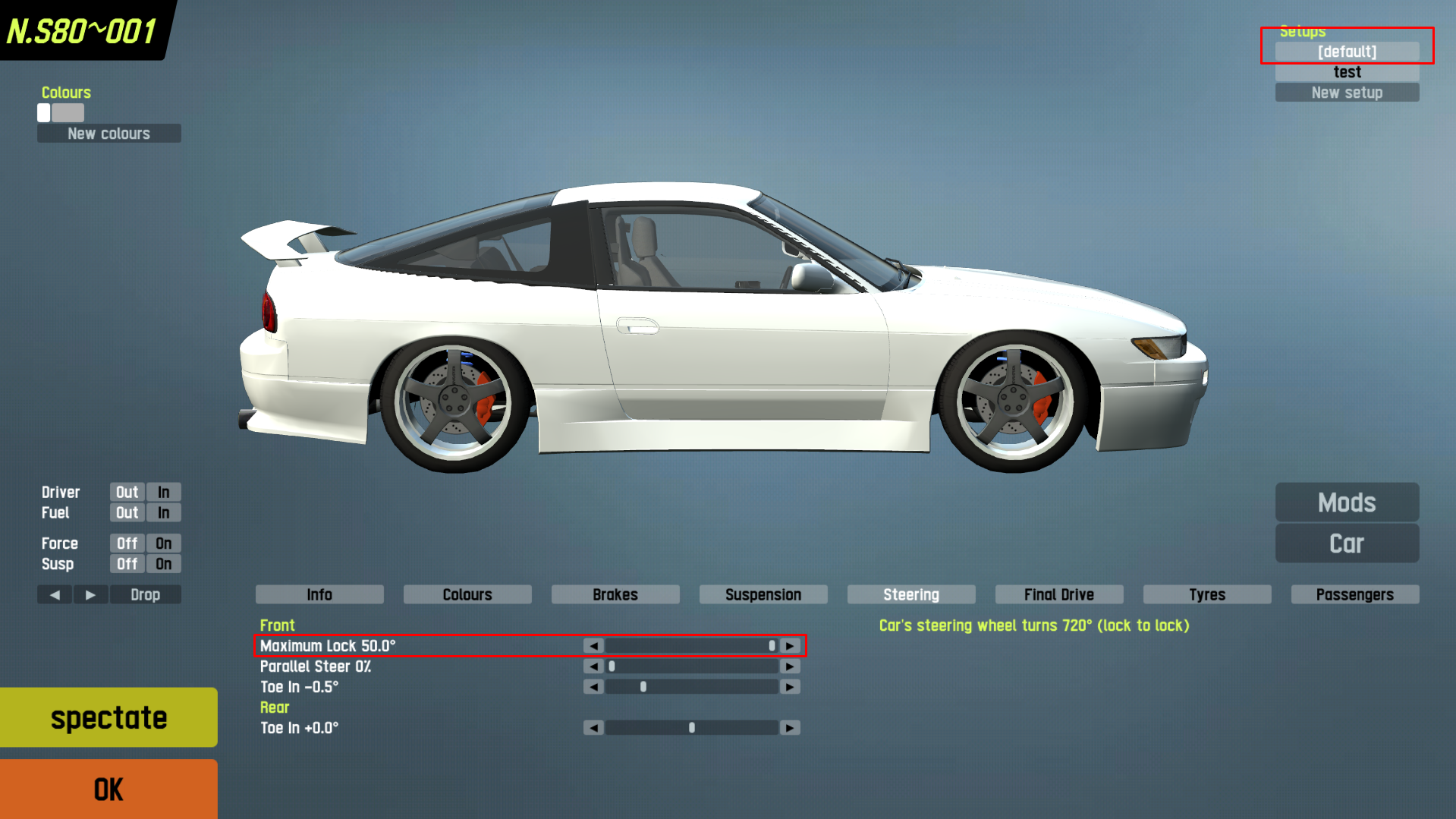The image size is (1456, 819).
Task: Set Fuel to In
Action: (164, 513)
